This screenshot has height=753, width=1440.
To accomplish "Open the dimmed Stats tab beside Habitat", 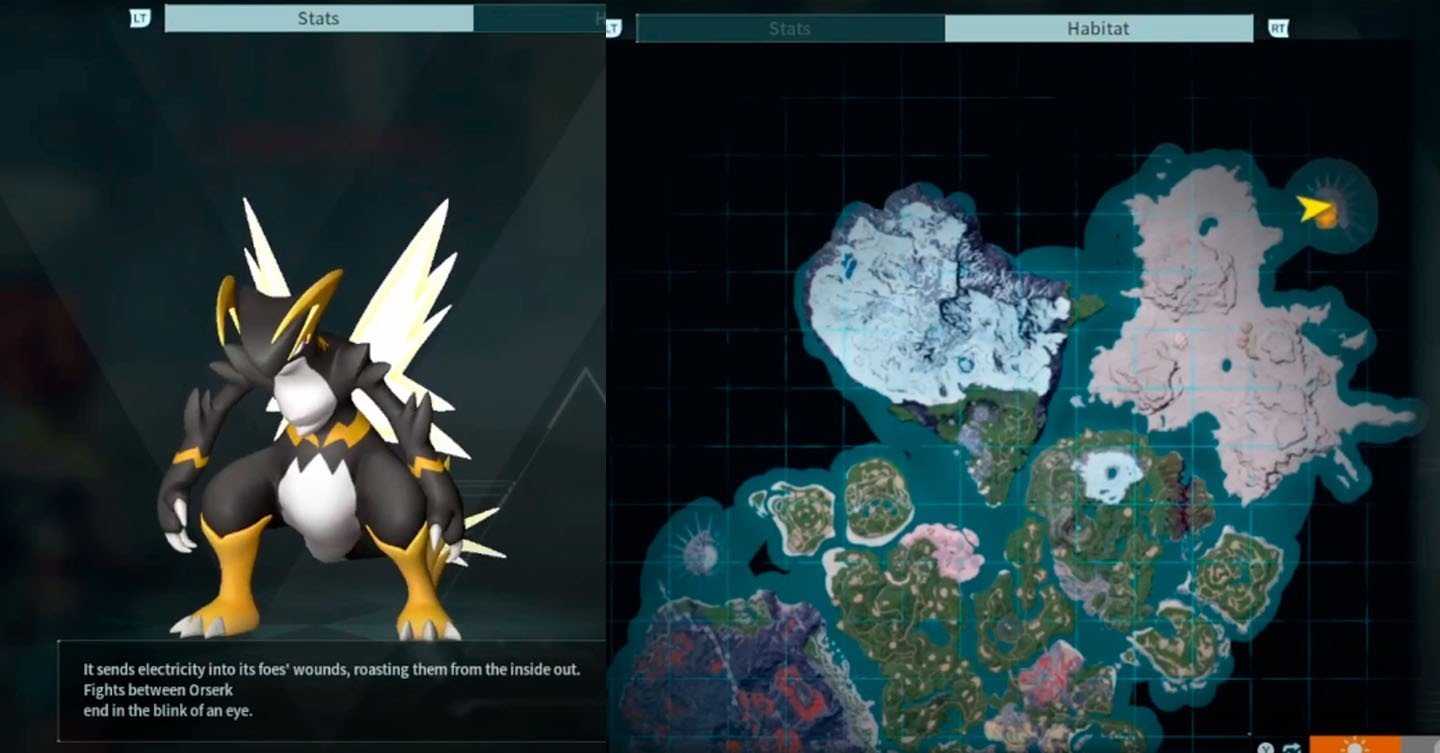I will pyautogui.click(x=789, y=29).
